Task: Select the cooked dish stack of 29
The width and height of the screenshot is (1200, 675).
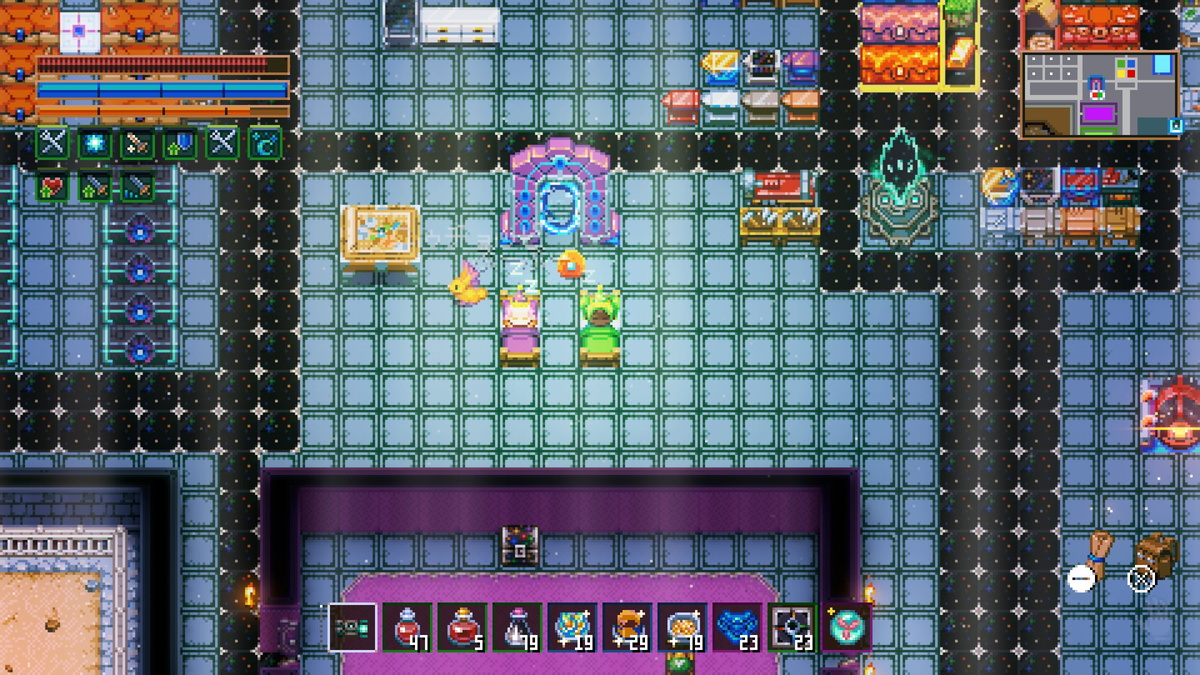Action: tap(627, 628)
